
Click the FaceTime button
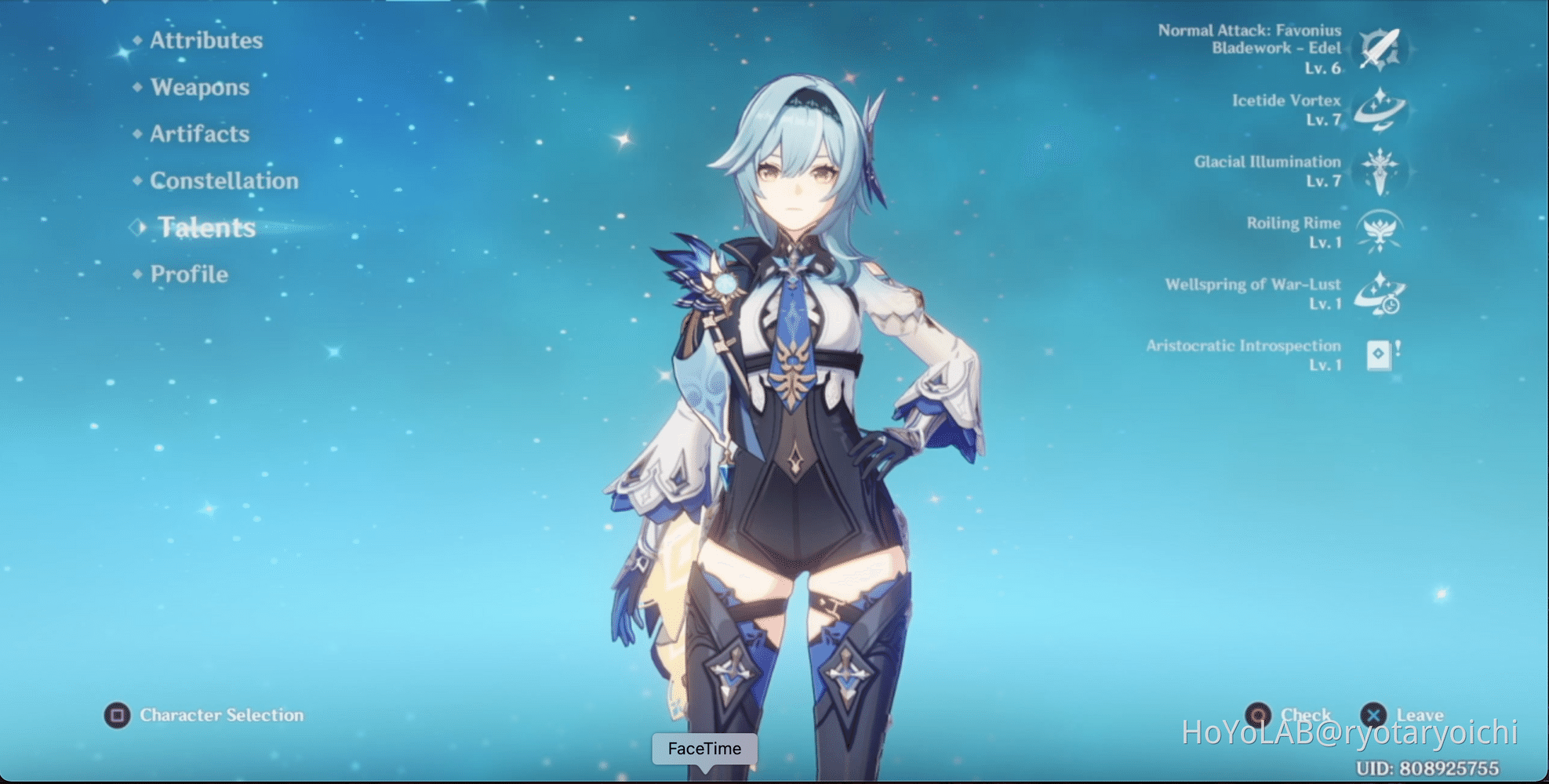(704, 749)
